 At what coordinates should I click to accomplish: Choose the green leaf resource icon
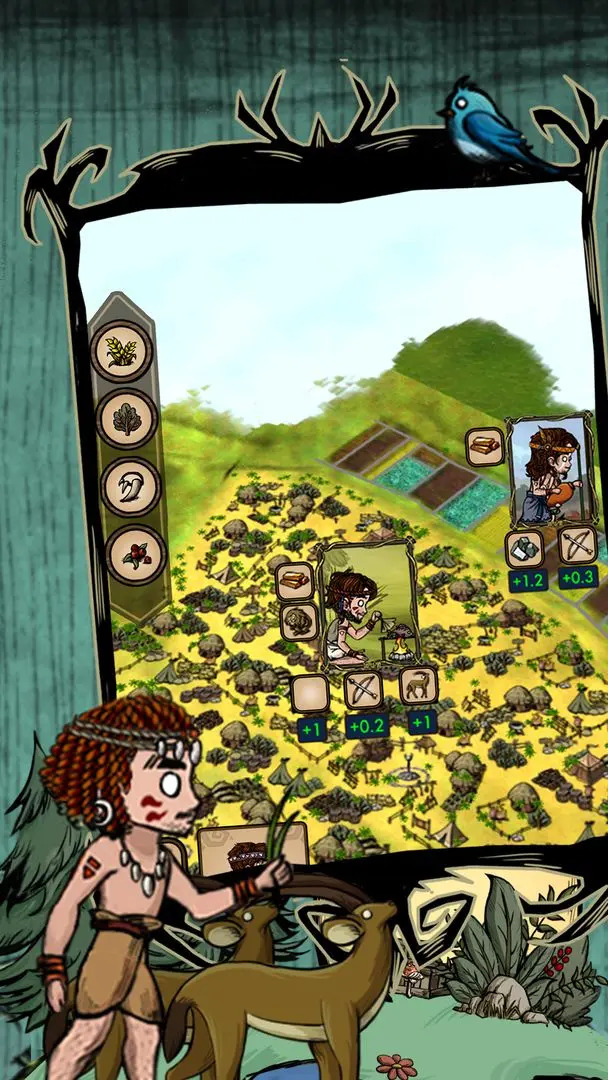[x=126, y=419]
